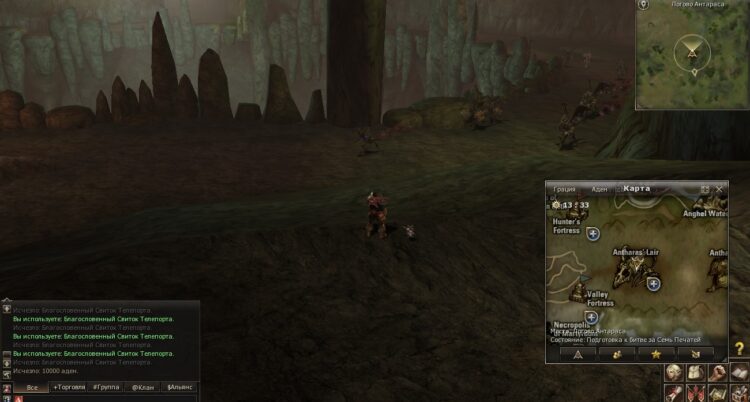Open the +Торговля trade chat tab
The height and width of the screenshot is (402, 750).
[69, 386]
